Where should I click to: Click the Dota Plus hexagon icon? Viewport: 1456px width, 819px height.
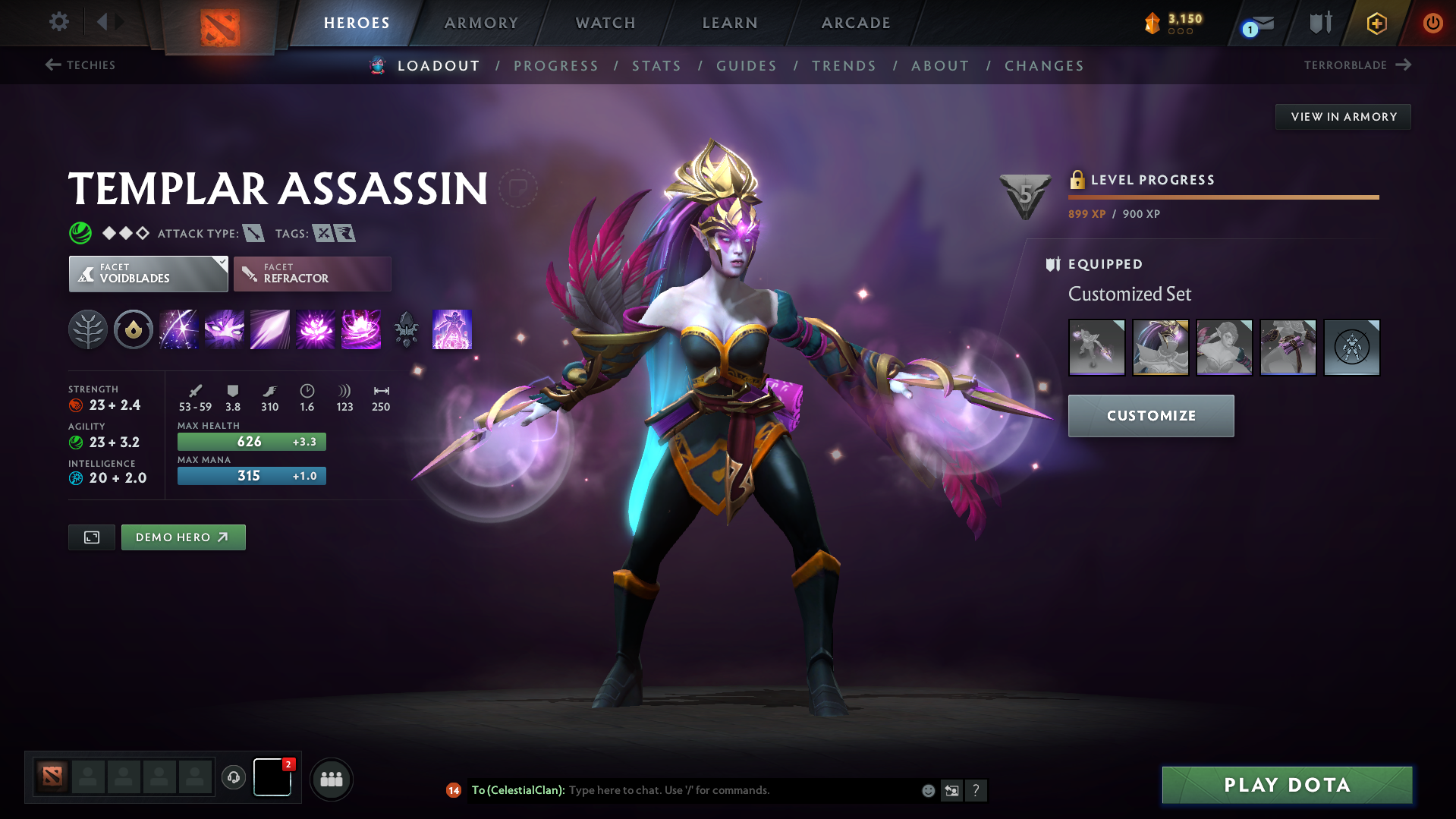point(1376,24)
